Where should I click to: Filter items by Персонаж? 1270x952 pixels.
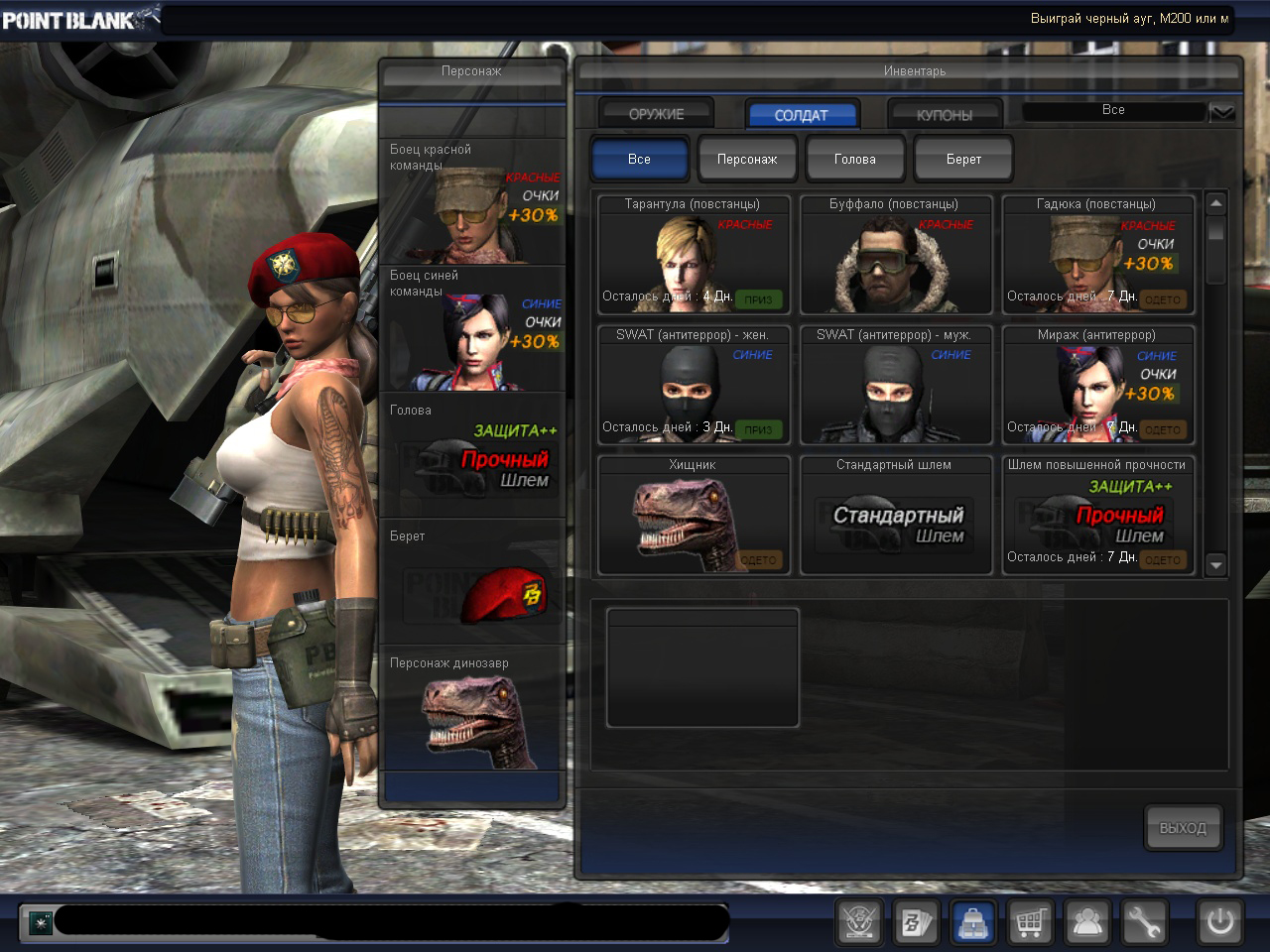pos(747,159)
